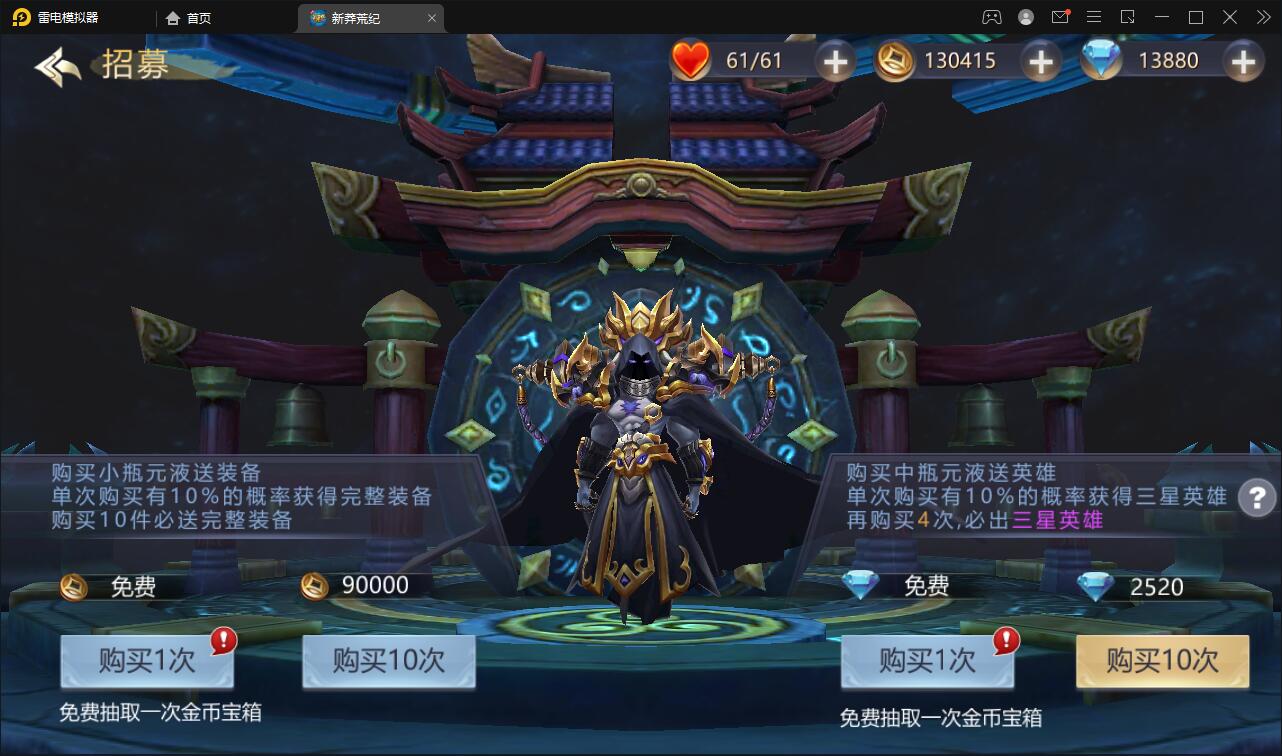Expand the chevron overflow menu in title bar

coord(1263,17)
